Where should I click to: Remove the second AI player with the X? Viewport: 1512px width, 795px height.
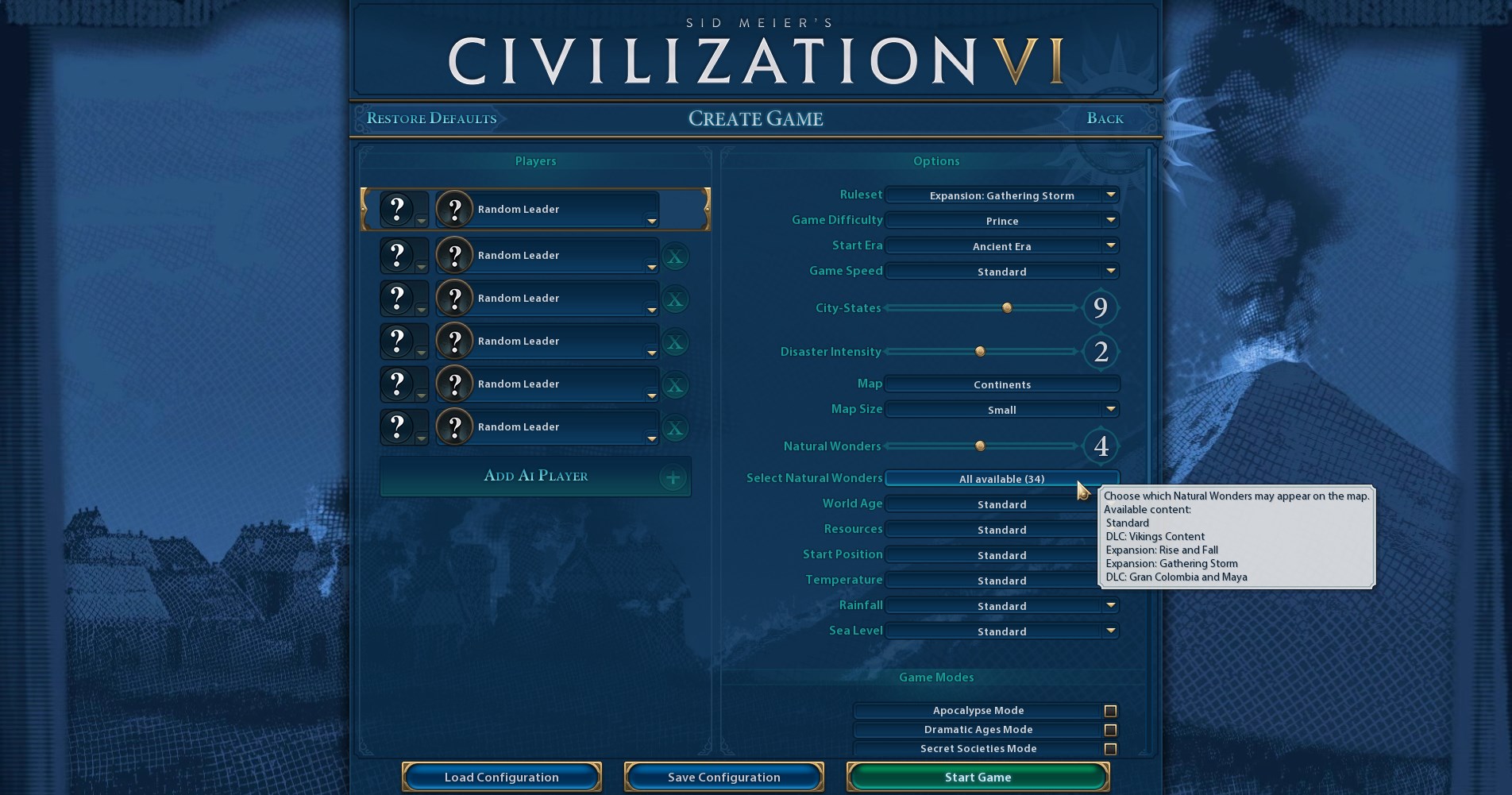(675, 299)
